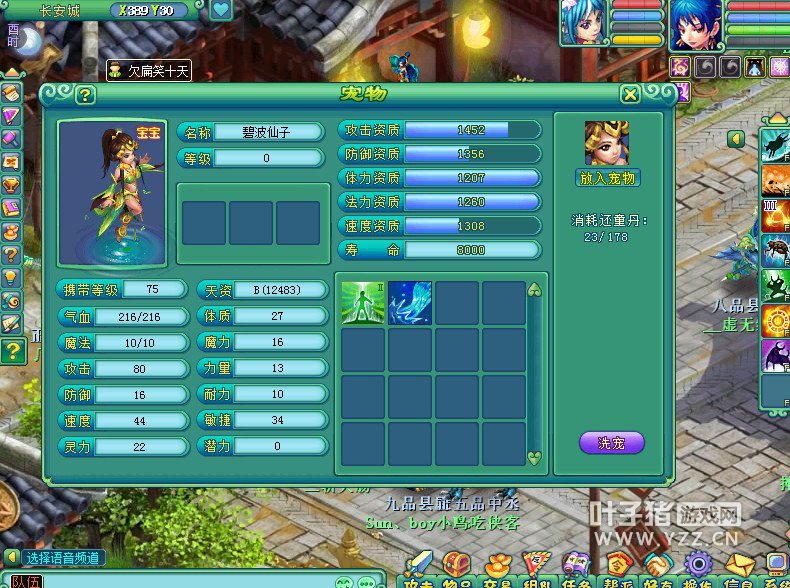Close the pet (宠物) window
The height and width of the screenshot is (588, 790).
[x=630, y=94]
